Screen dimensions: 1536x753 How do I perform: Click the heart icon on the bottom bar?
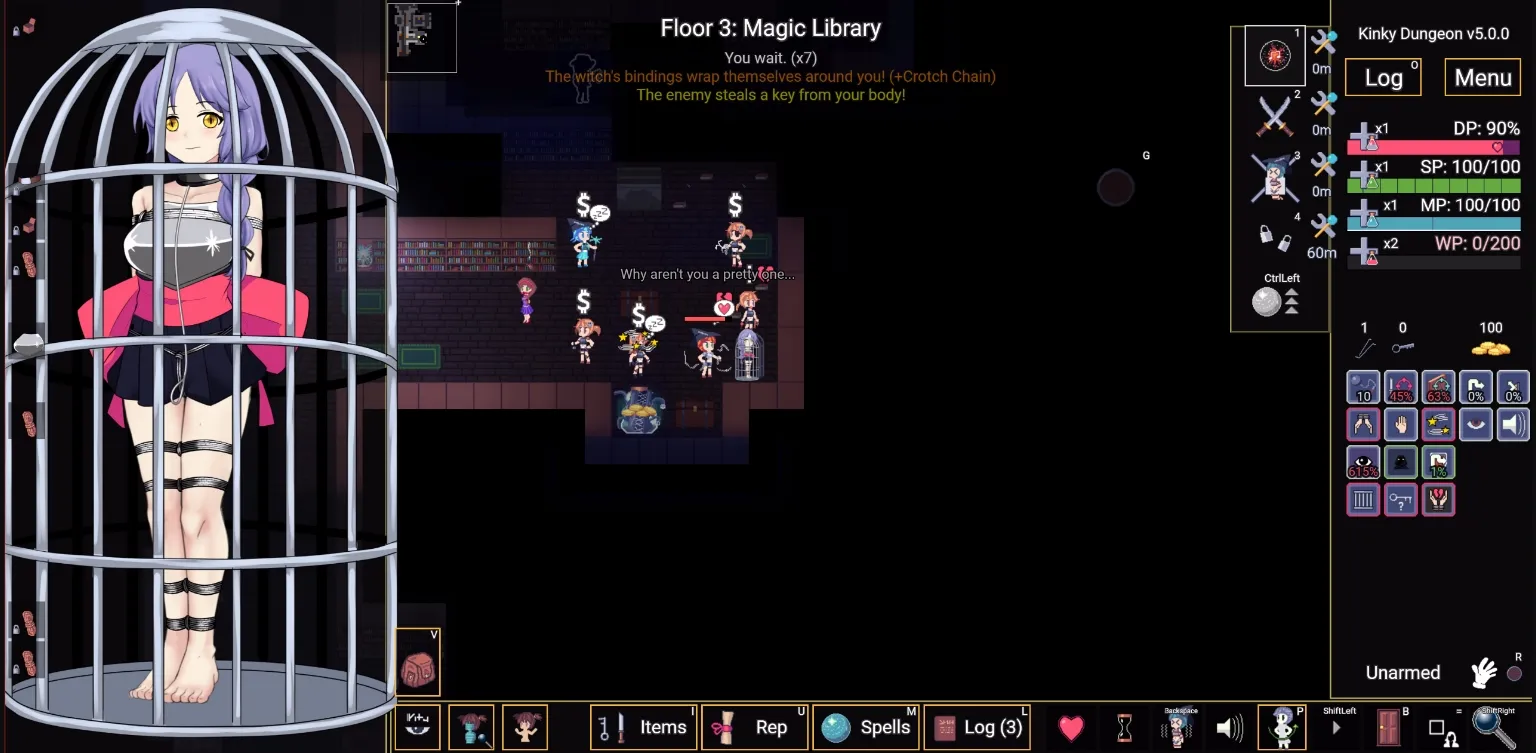[x=1070, y=727]
